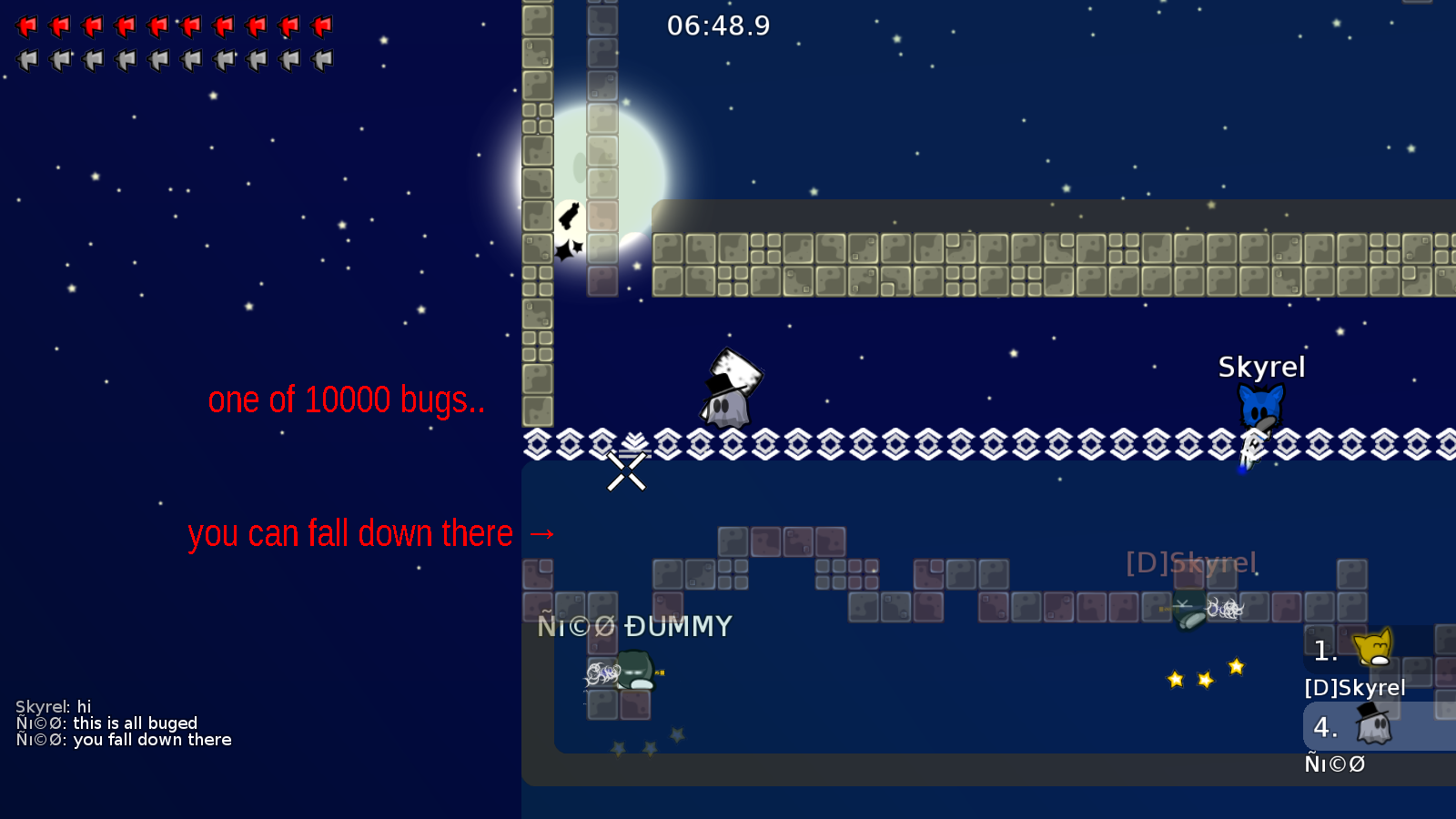The image size is (1456, 819).
Task: Click the leftmost yellow star pickup
Action: [x=1175, y=677]
